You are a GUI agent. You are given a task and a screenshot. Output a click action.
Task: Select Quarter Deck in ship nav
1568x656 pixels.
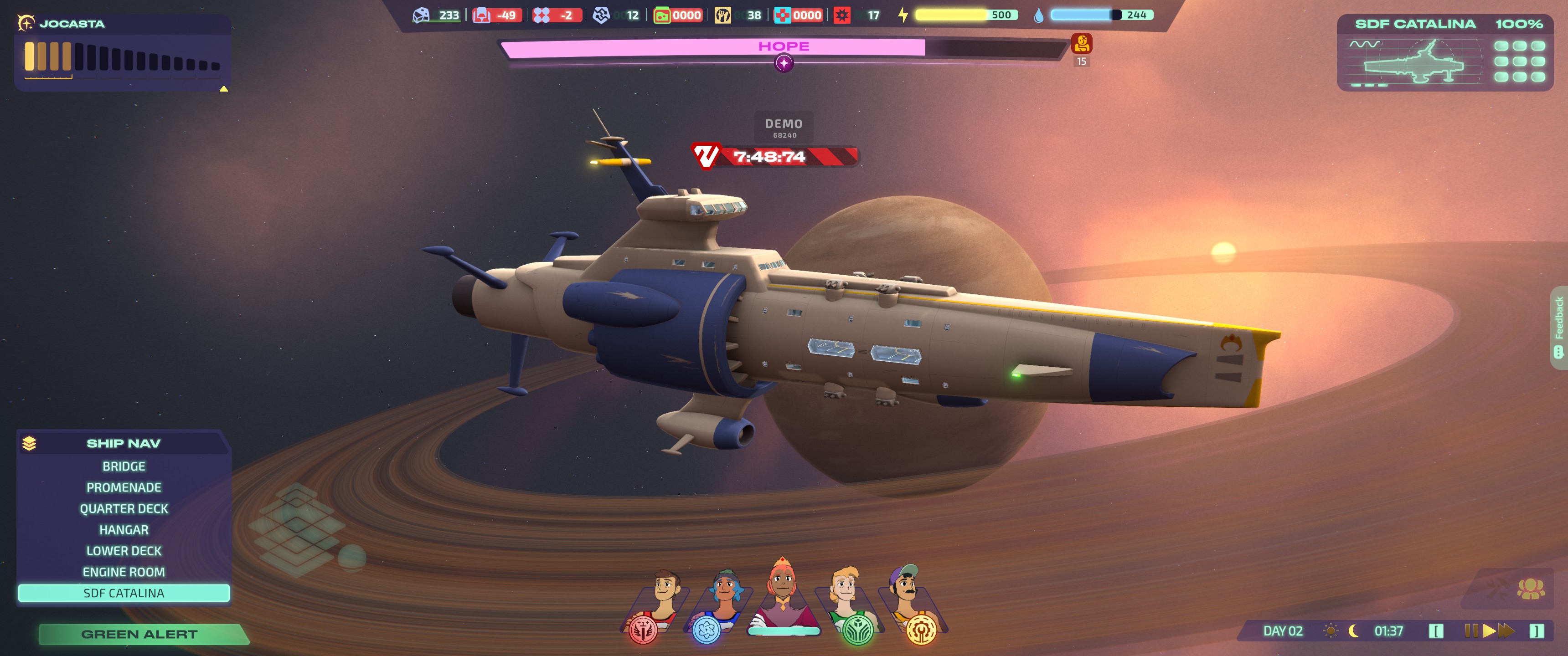click(x=124, y=509)
